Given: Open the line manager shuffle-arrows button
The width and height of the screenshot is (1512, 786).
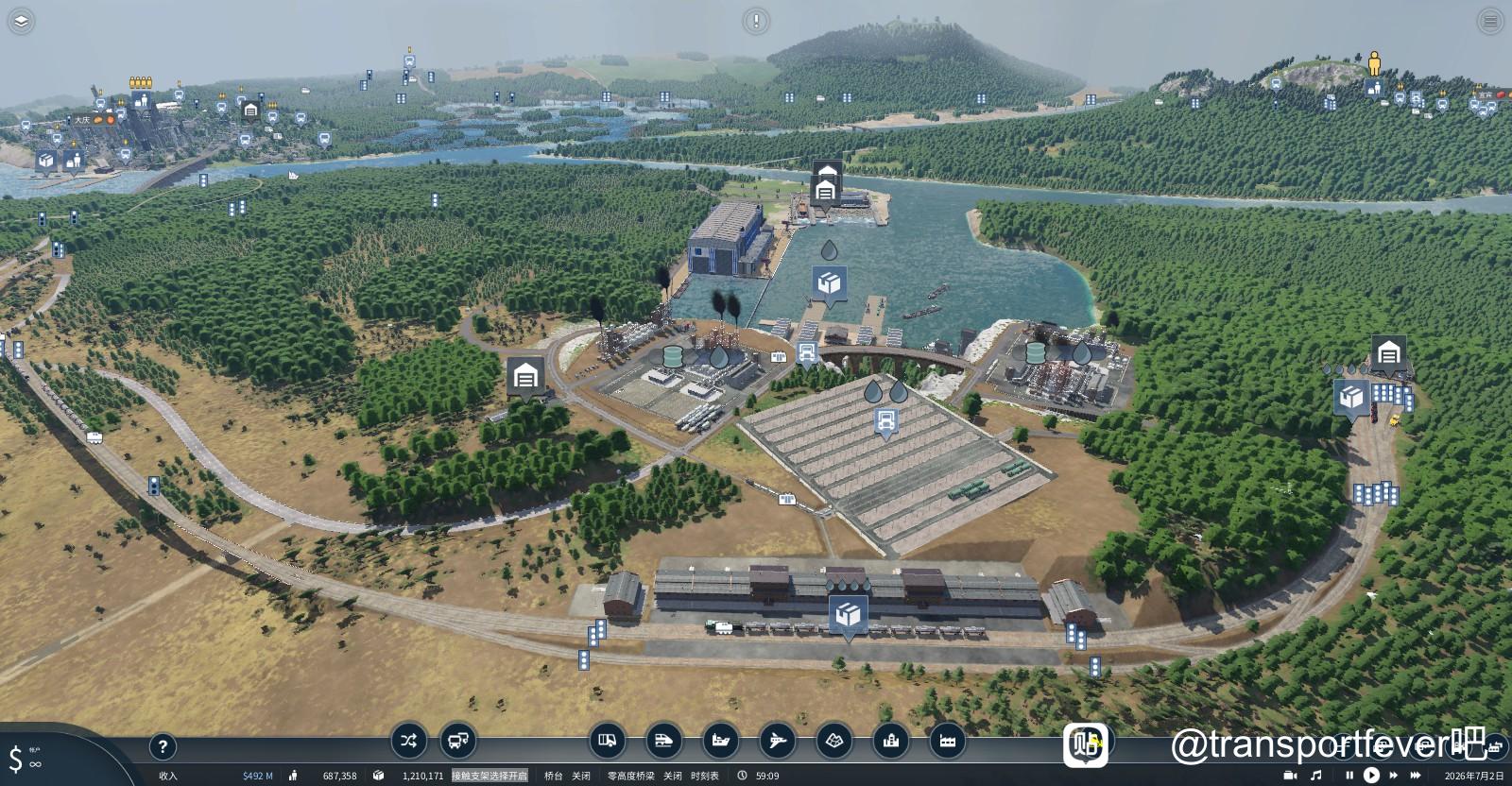Looking at the screenshot, I should click(407, 741).
